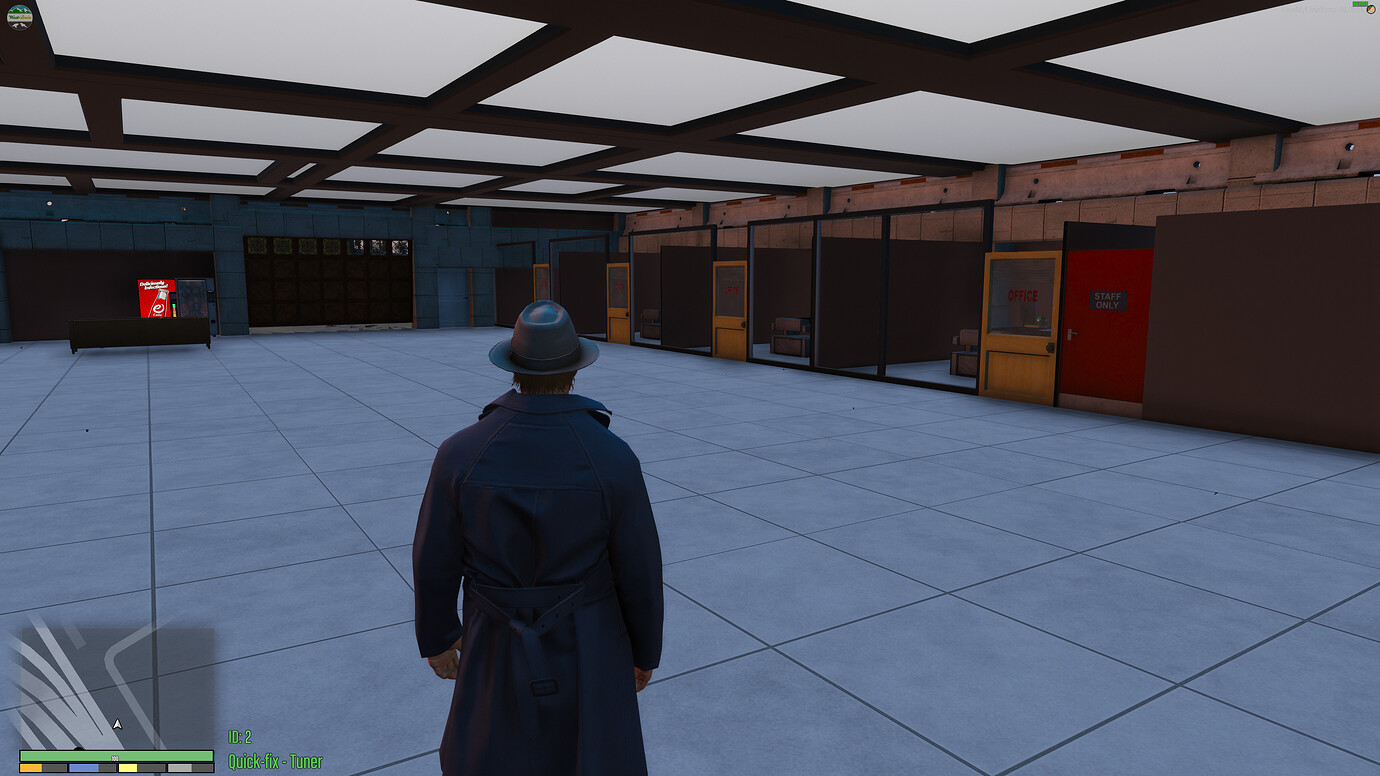Click the gray voice level bar
The image size is (1380, 776).
tap(178, 767)
